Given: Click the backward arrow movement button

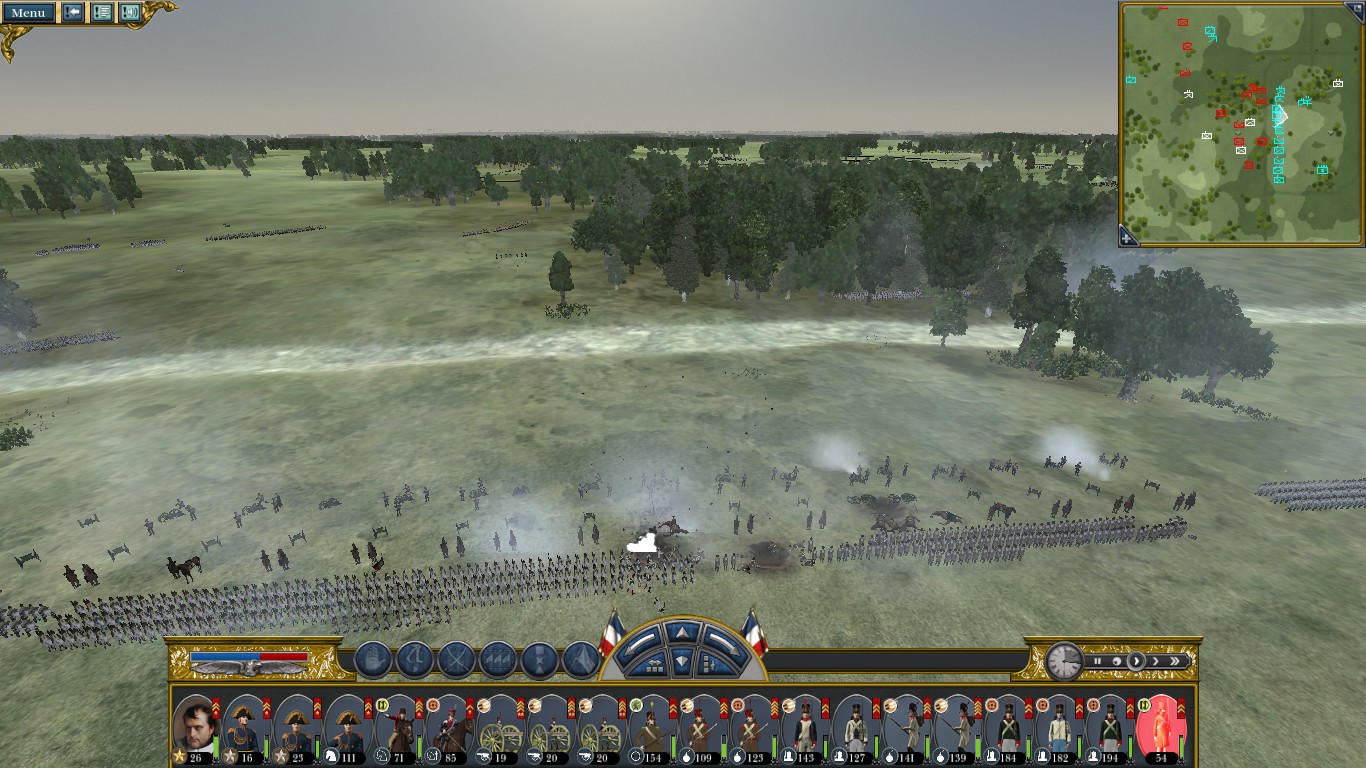Looking at the screenshot, I should tap(680, 662).
